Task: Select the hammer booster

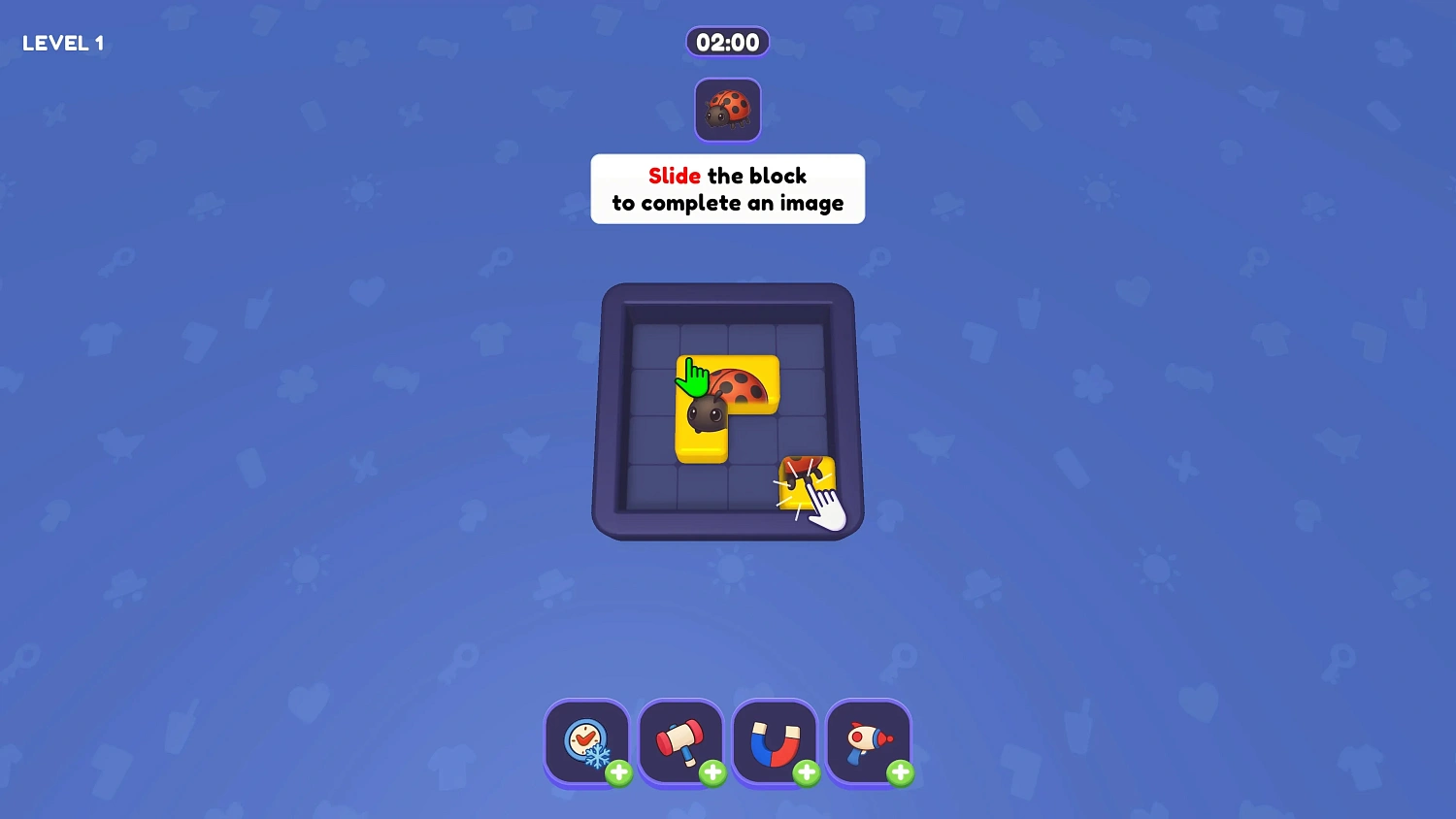Action: point(681,739)
